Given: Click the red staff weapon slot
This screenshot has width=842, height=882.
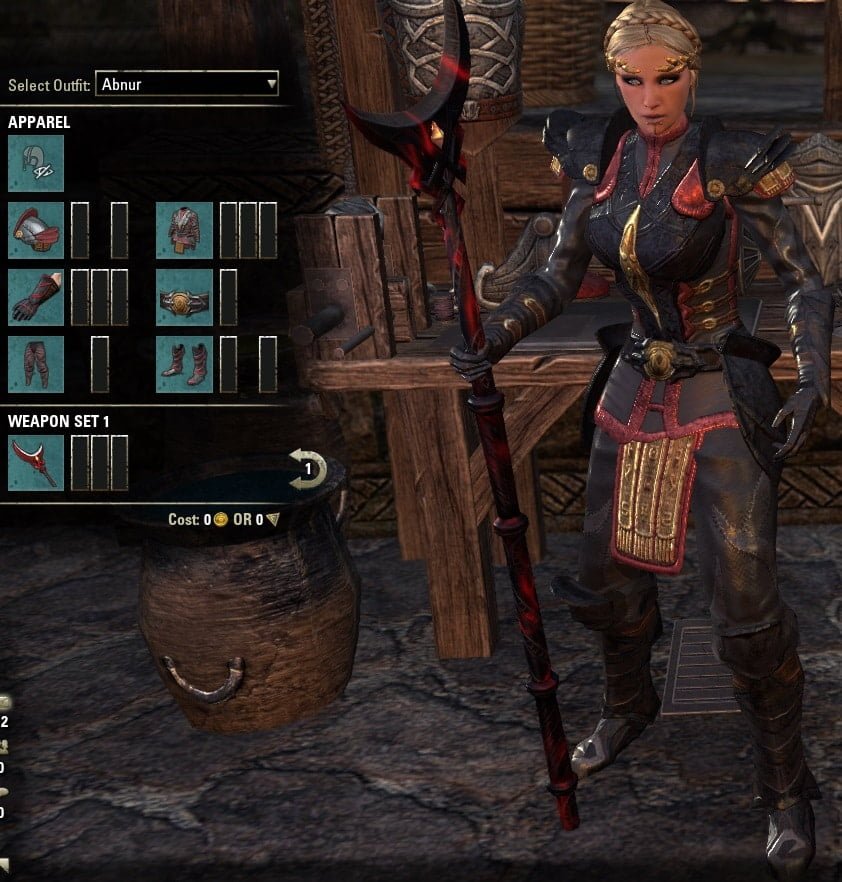Looking at the screenshot, I should [x=36, y=463].
